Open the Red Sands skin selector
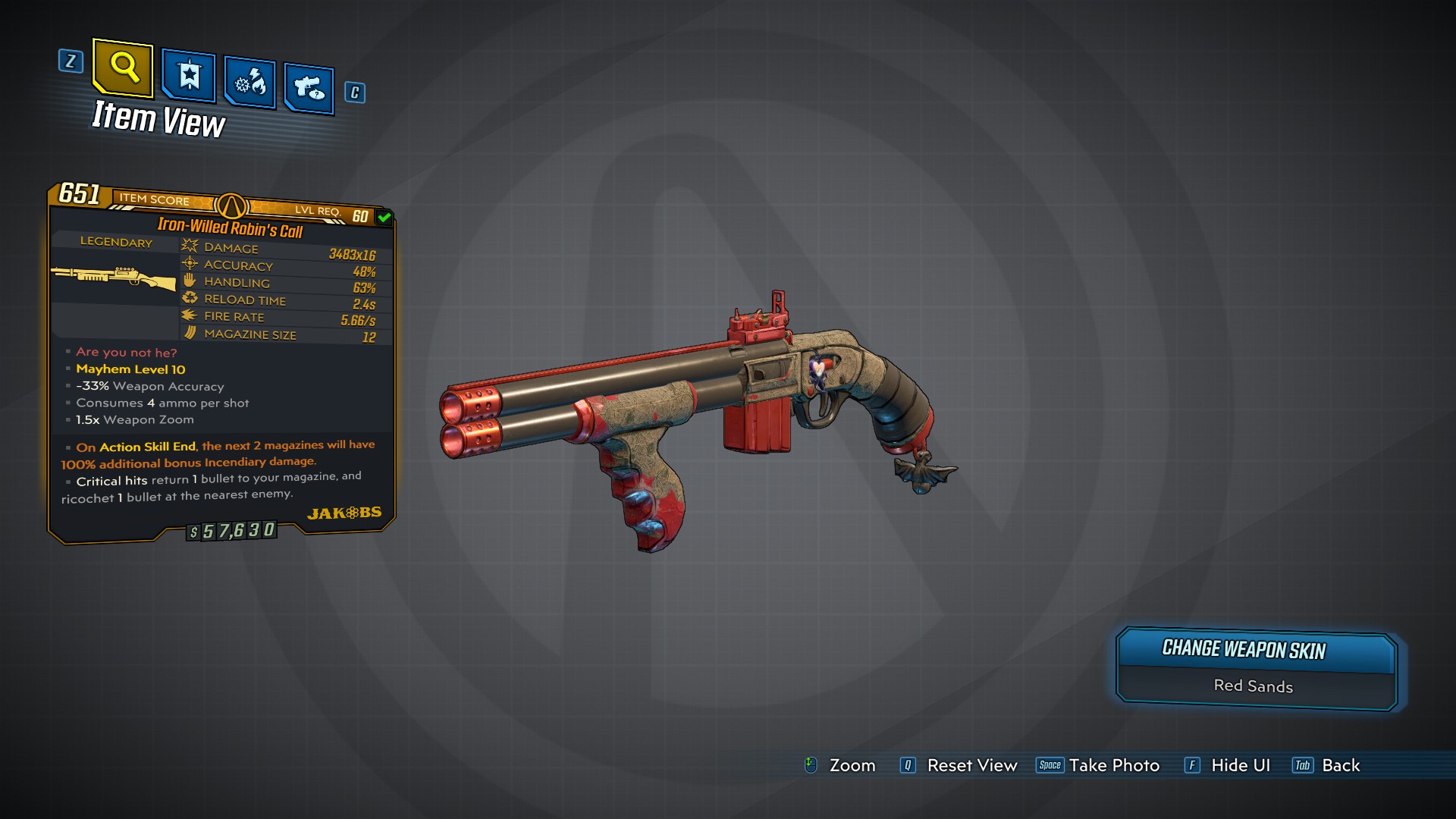Viewport: 1456px width, 819px height. (x=1254, y=686)
